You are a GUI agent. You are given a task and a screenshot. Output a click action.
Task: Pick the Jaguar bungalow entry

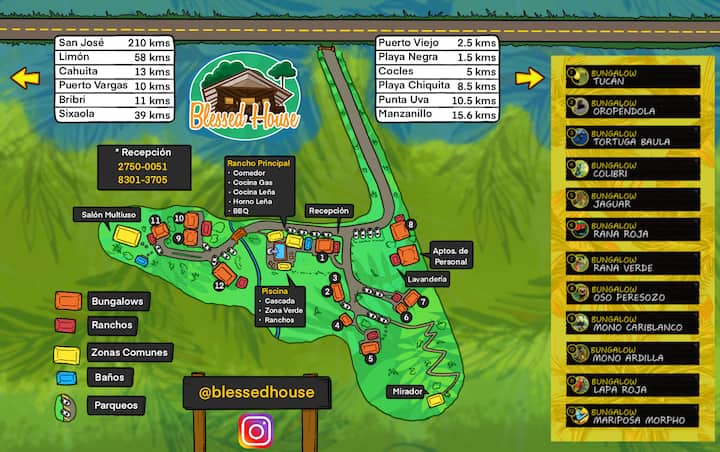coord(632,200)
